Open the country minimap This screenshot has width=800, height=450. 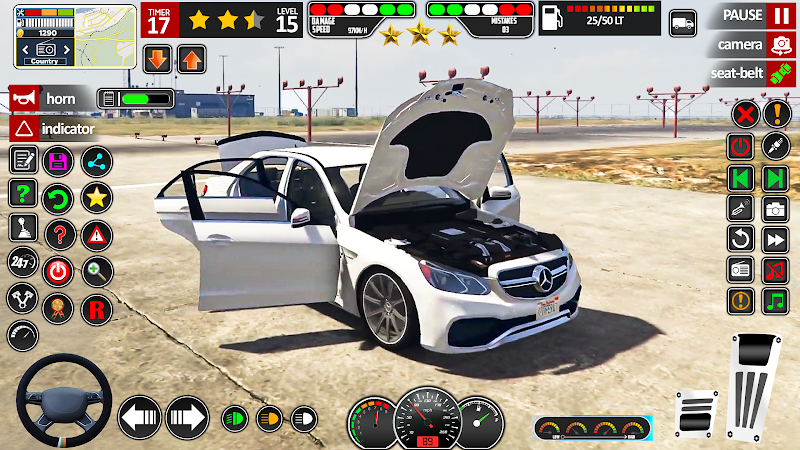(x=75, y=35)
